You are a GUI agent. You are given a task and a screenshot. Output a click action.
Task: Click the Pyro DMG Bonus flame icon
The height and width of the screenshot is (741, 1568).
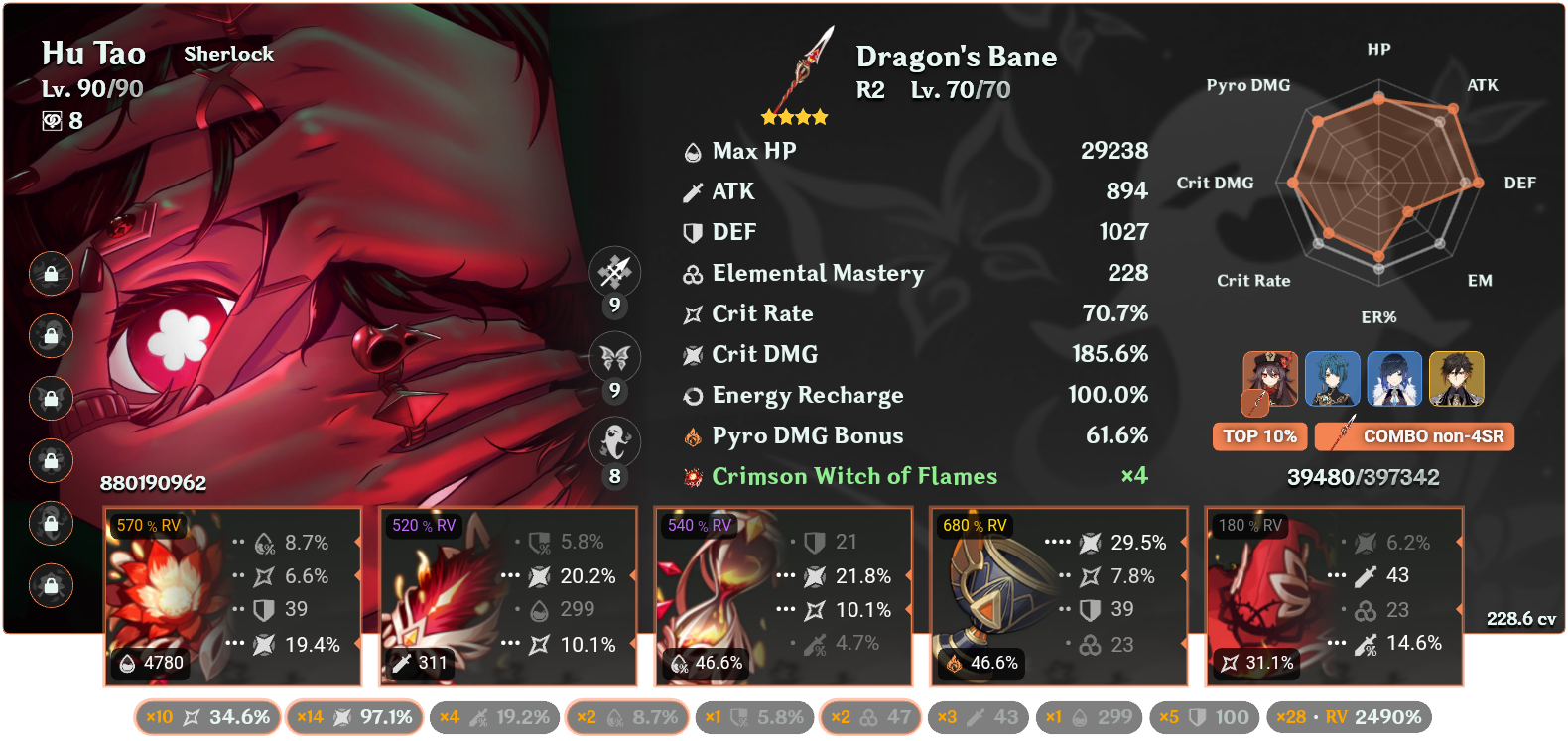692,435
